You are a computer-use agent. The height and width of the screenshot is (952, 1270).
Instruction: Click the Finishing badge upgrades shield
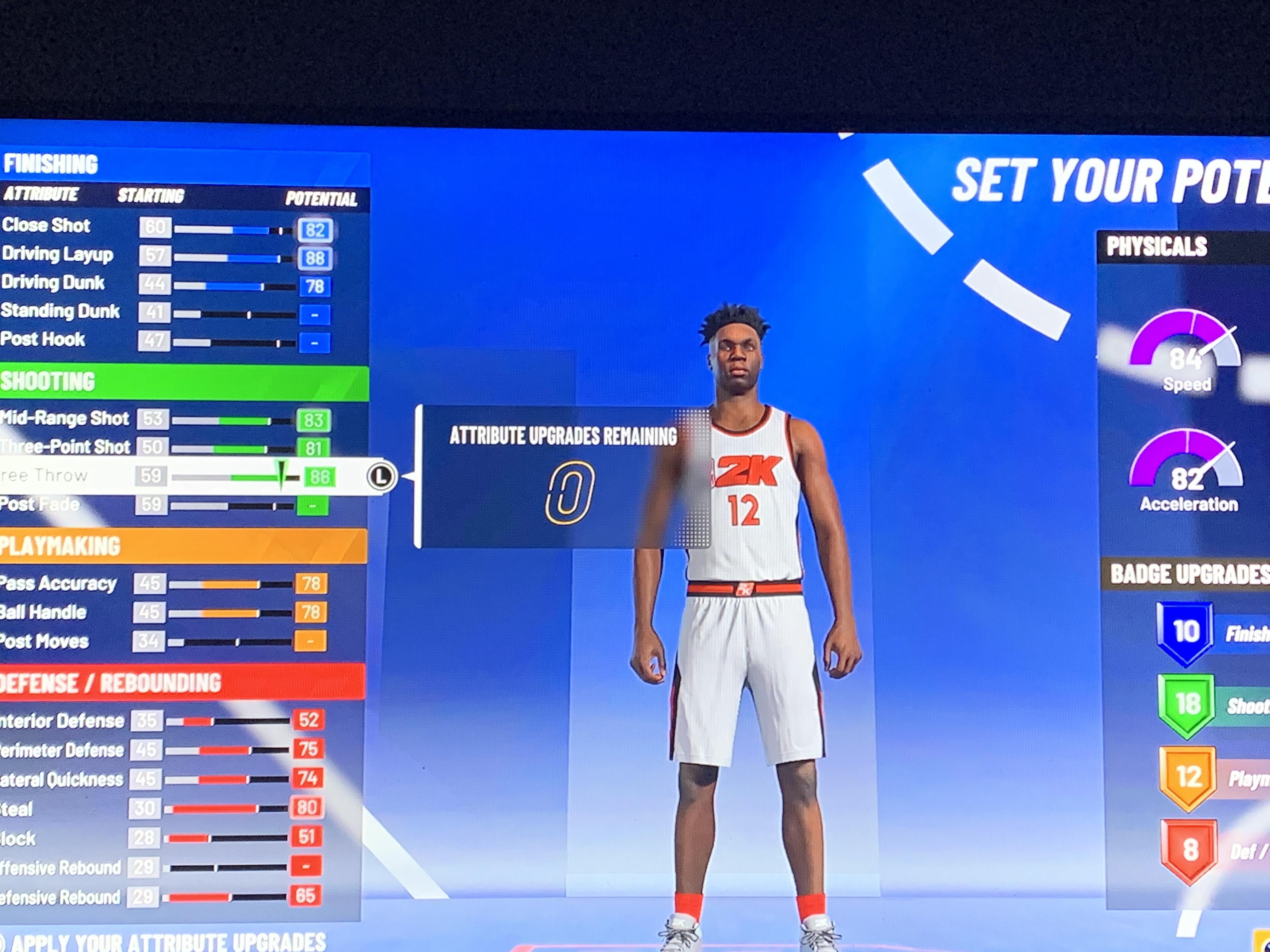1186,632
